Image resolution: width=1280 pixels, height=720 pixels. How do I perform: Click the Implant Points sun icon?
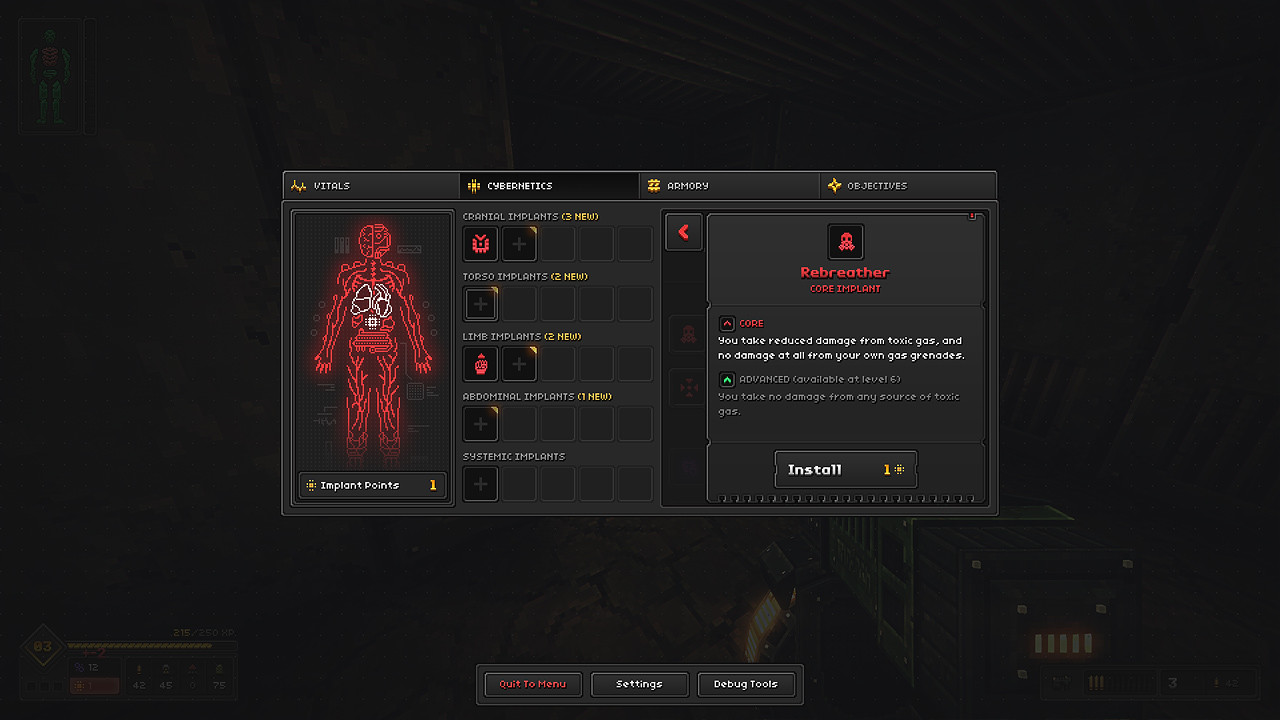click(x=310, y=485)
